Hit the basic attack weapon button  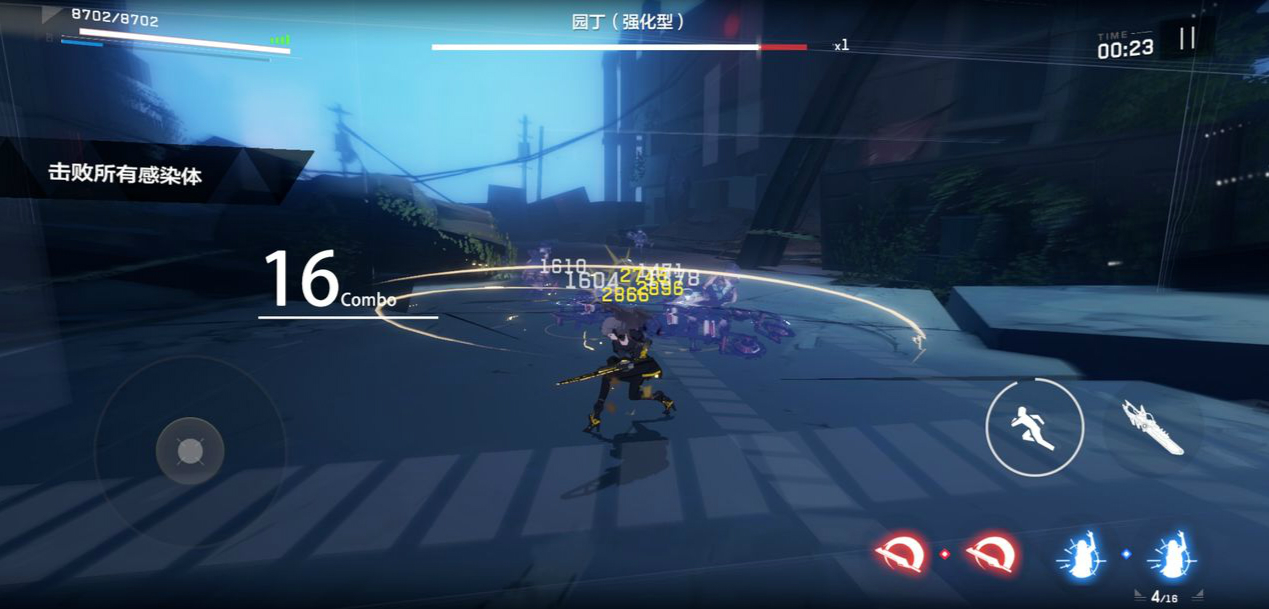point(1152,427)
